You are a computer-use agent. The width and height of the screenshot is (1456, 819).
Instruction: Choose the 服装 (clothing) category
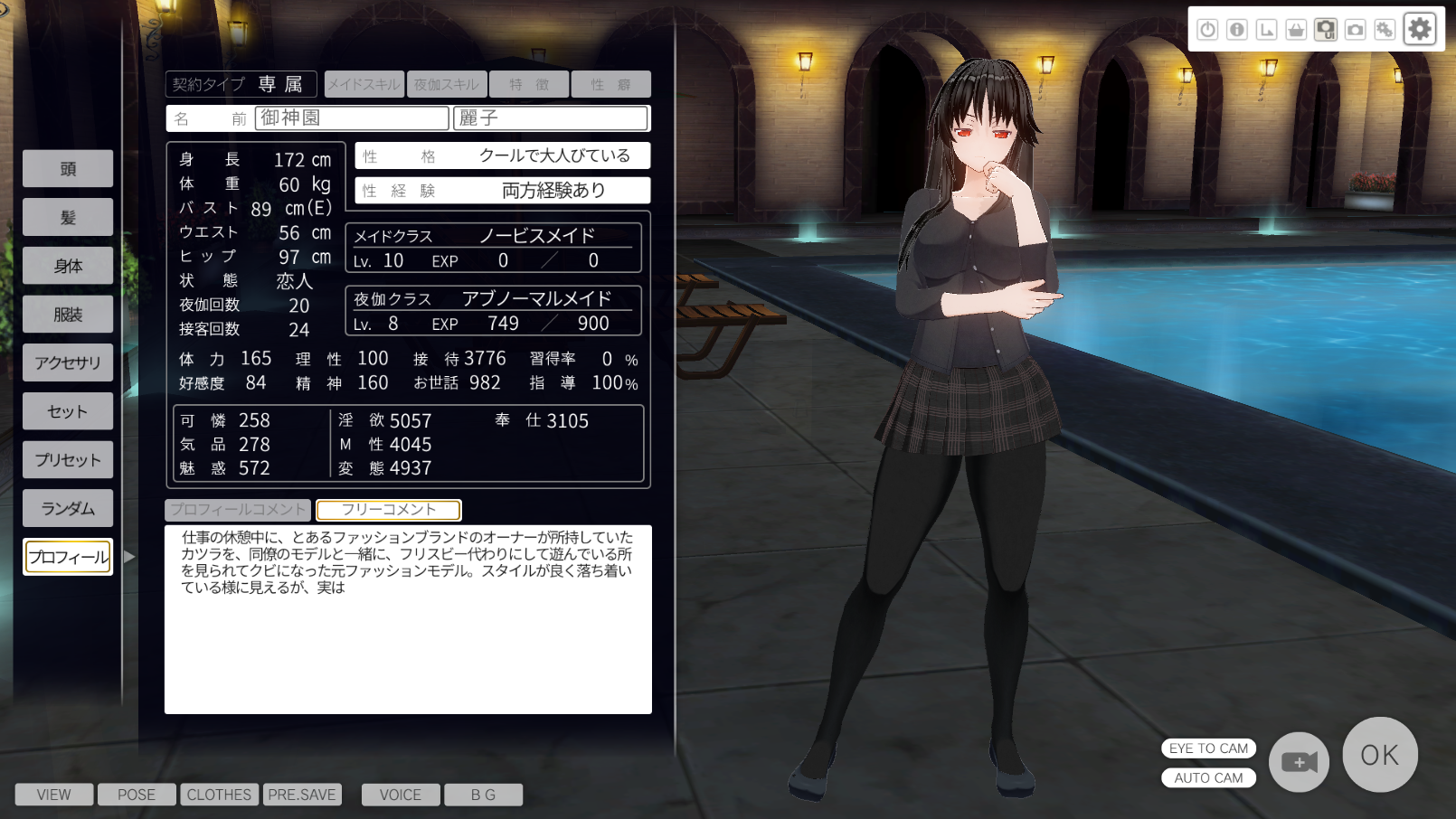point(68,315)
